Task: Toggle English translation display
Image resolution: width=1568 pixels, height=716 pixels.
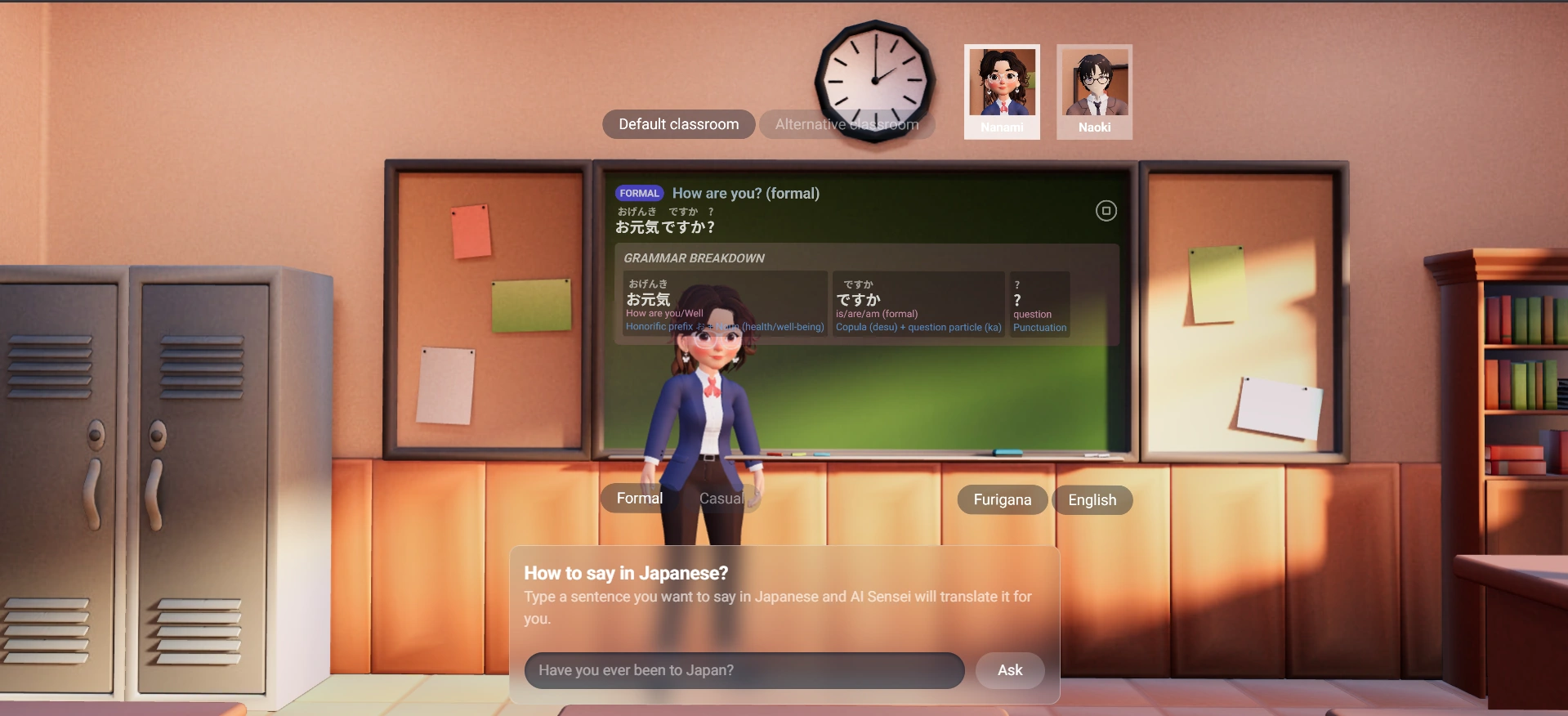Action: pyautogui.click(x=1092, y=500)
